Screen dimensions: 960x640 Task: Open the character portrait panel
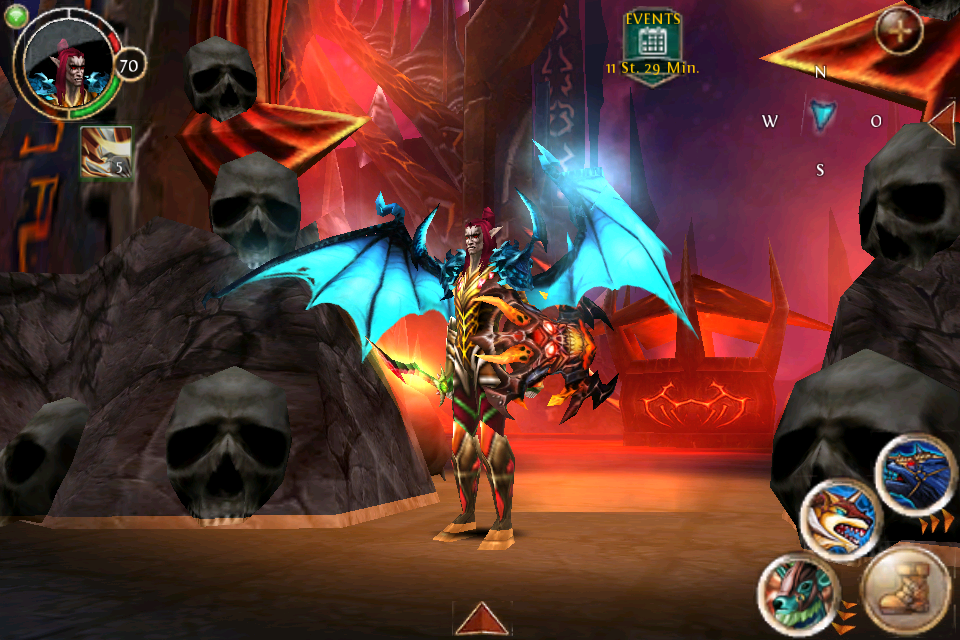[x=69, y=67]
